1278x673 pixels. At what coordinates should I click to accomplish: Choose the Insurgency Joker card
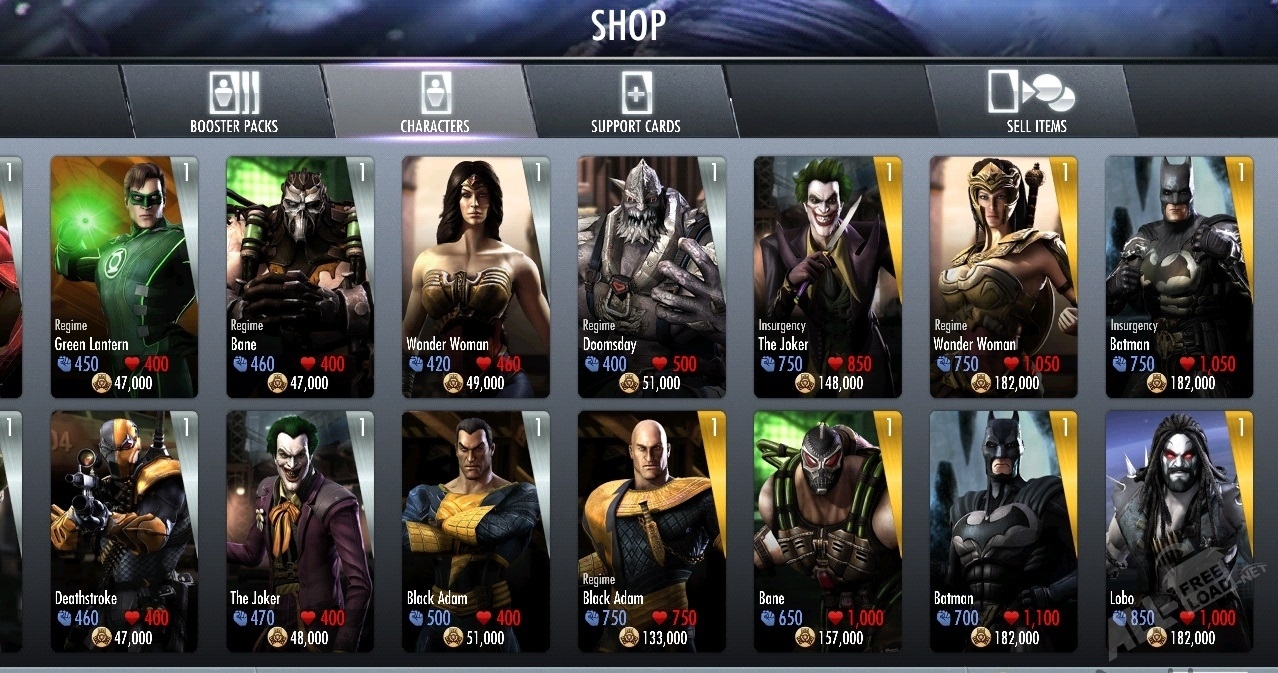click(828, 275)
